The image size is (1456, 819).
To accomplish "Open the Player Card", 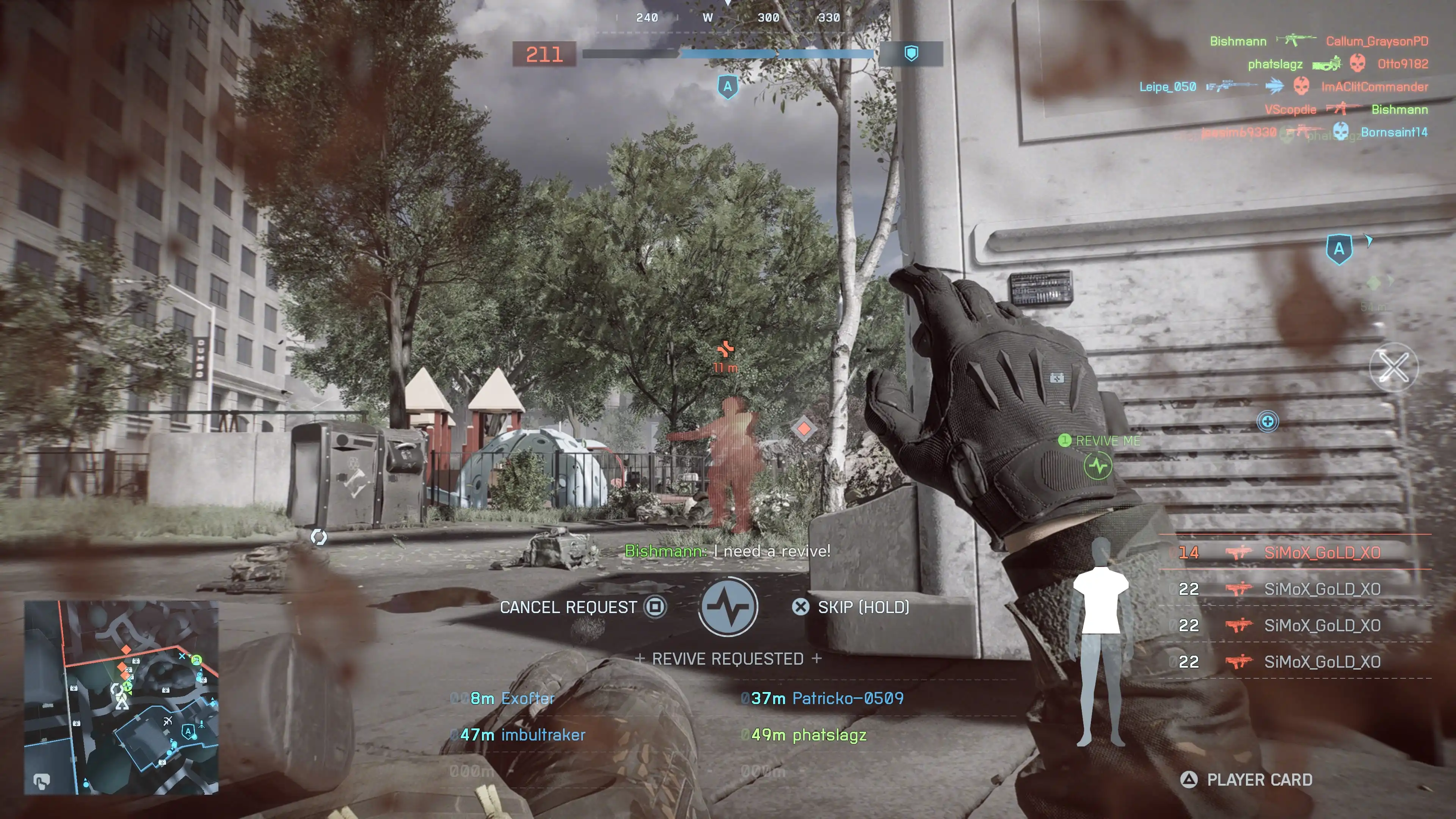I will tap(1247, 780).
